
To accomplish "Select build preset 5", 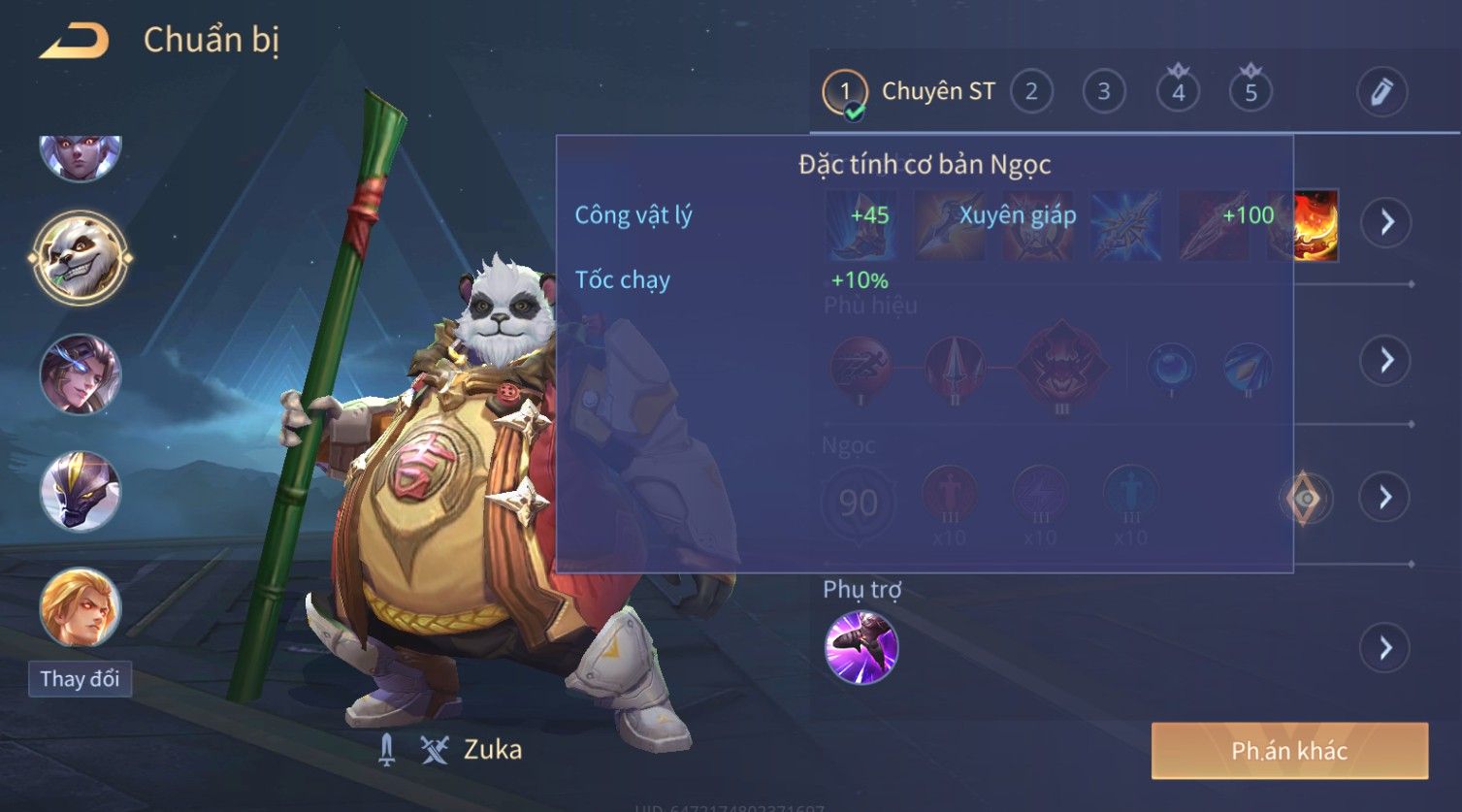I will [1251, 92].
